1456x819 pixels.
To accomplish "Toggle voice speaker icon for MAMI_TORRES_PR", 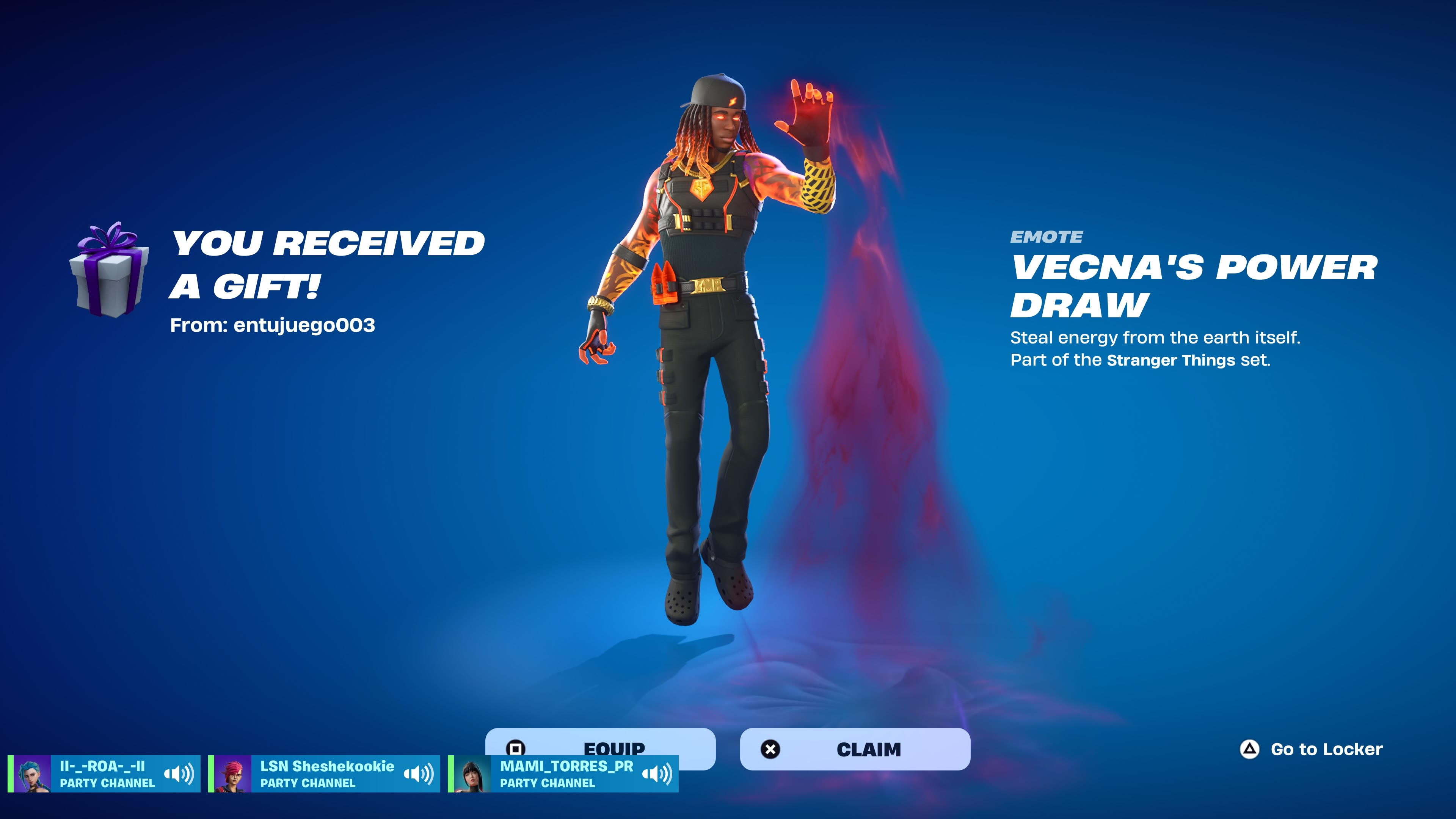I will tap(657, 773).
